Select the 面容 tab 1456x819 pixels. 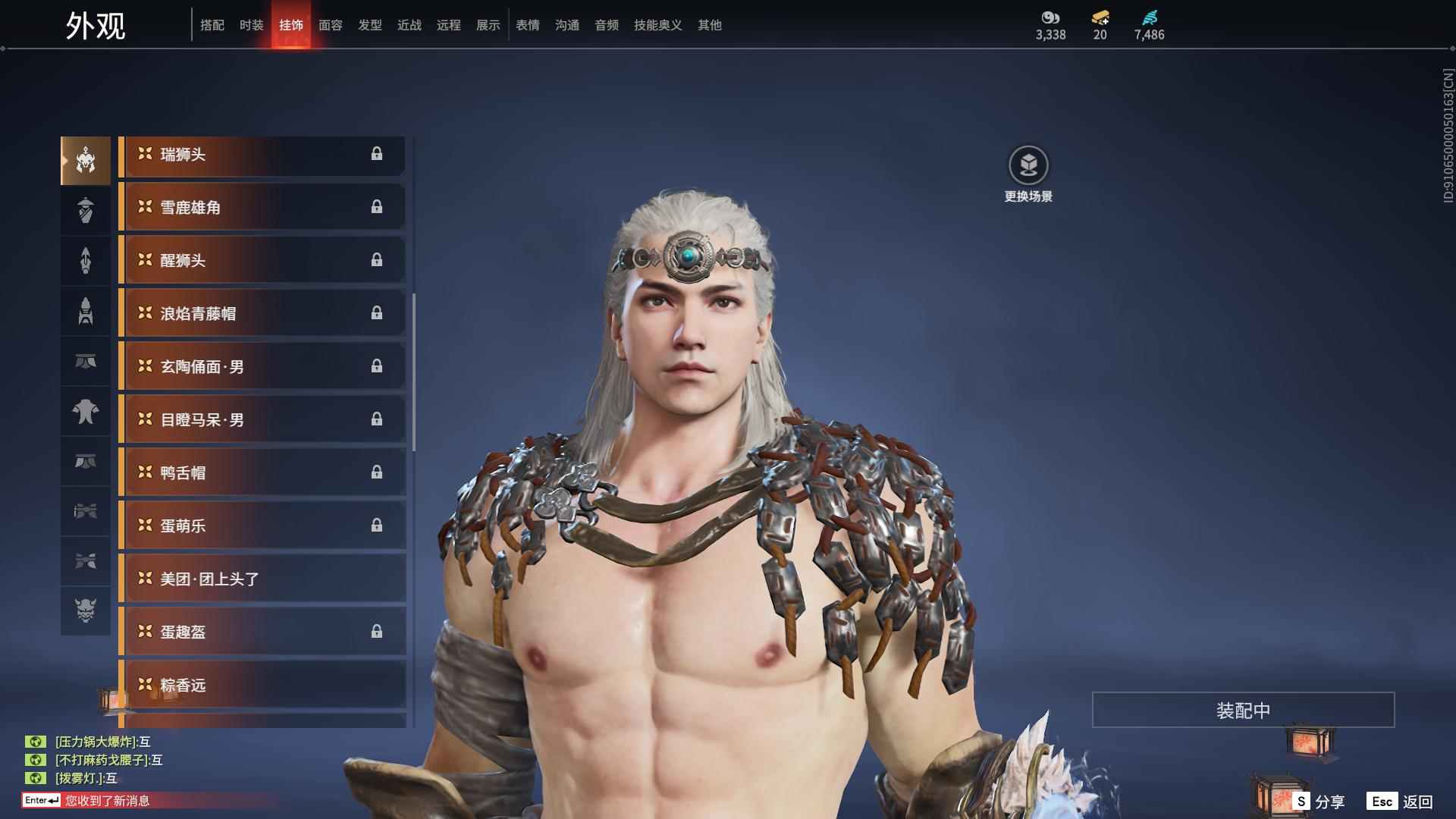point(330,25)
